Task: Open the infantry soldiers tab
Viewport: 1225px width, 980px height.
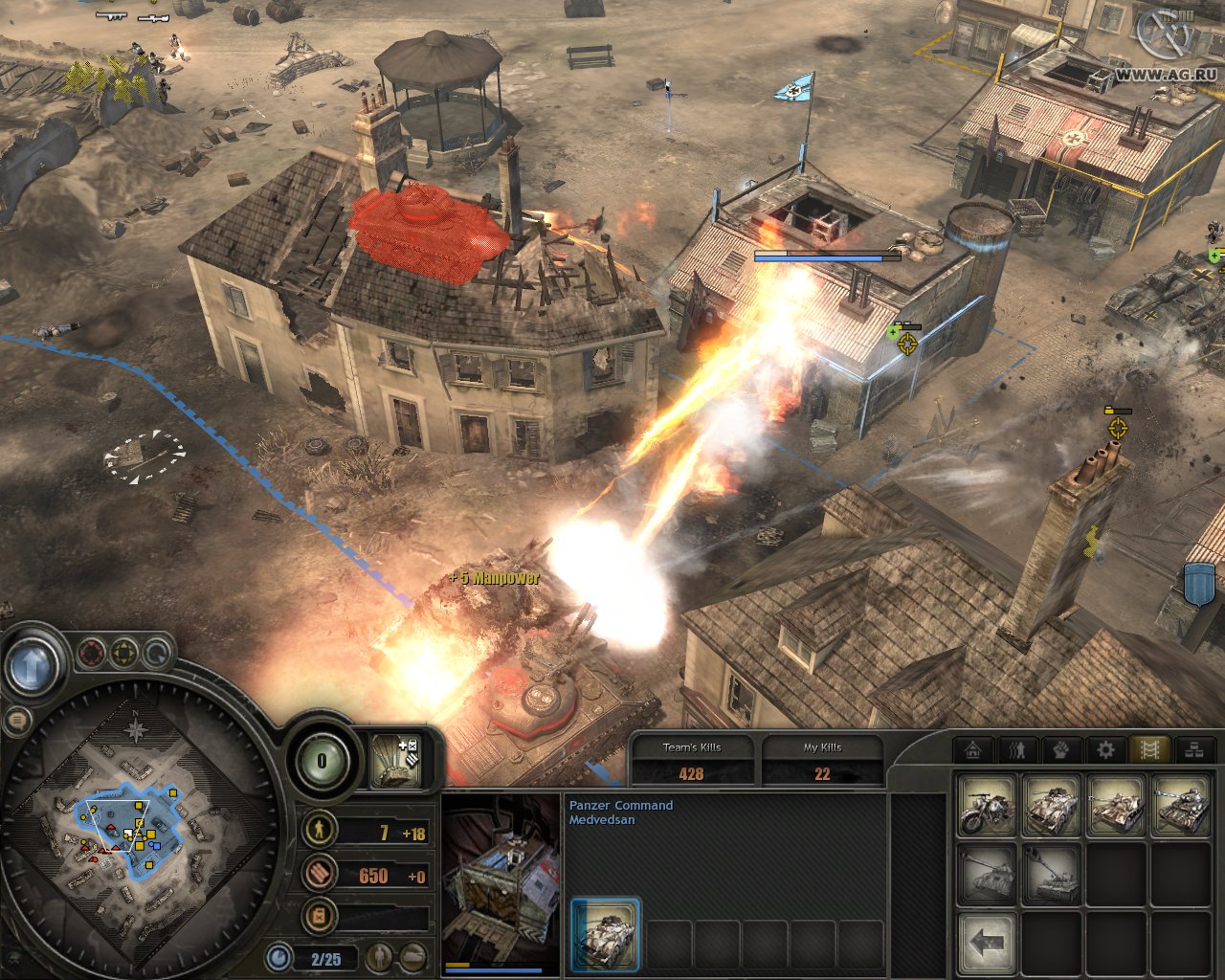Action: (1017, 750)
